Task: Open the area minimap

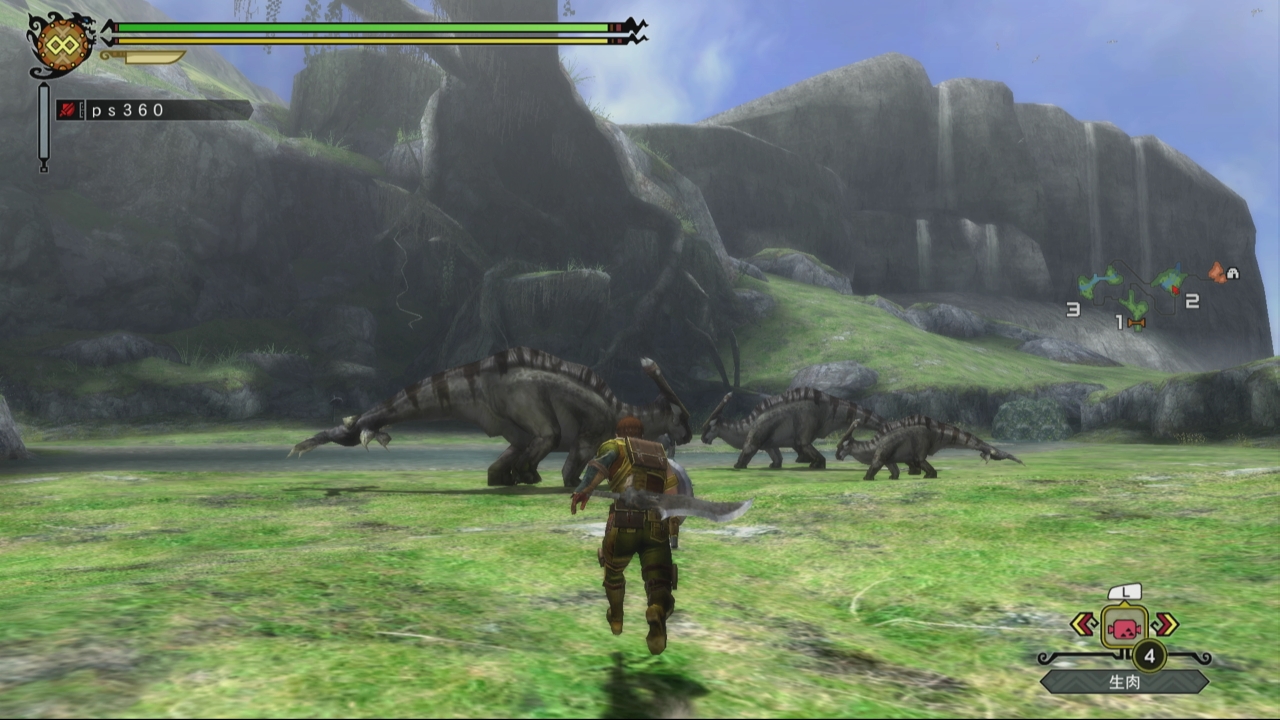Action: click(x=1150, y=293)
